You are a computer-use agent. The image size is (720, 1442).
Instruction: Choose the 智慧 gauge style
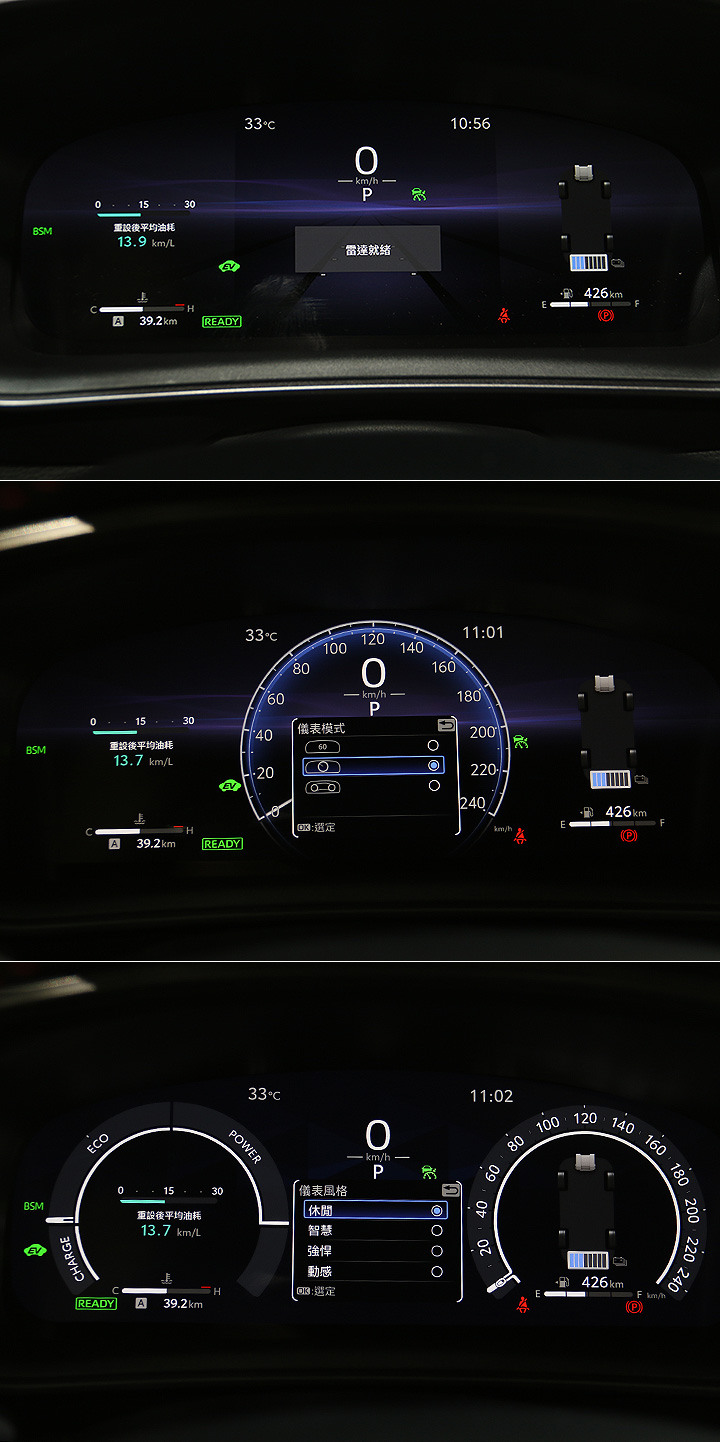pos(374,1231)
